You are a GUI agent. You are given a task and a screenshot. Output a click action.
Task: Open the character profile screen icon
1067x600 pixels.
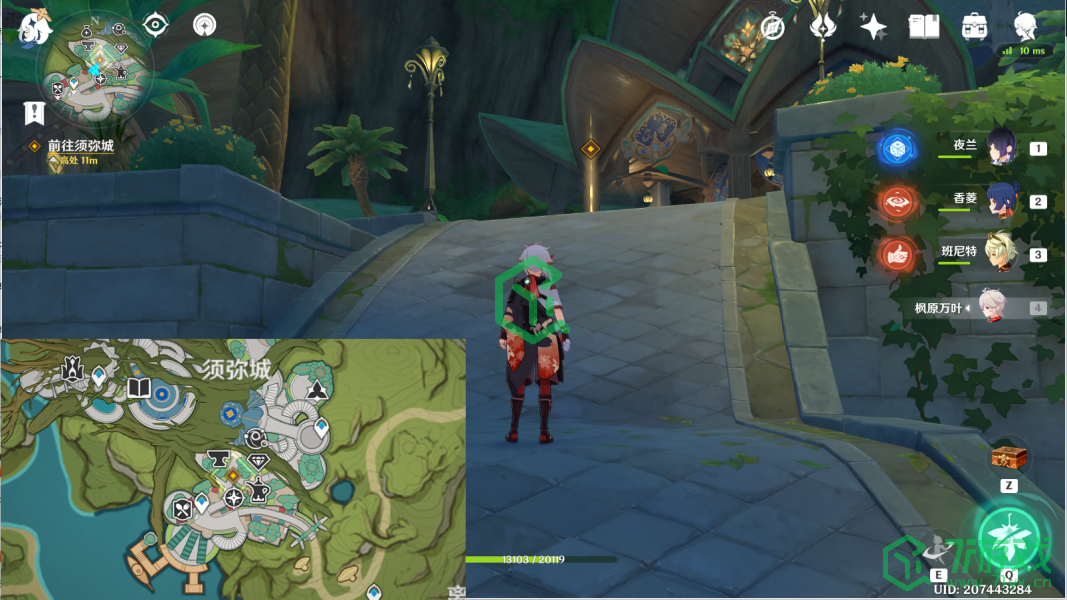[1025, 27]
